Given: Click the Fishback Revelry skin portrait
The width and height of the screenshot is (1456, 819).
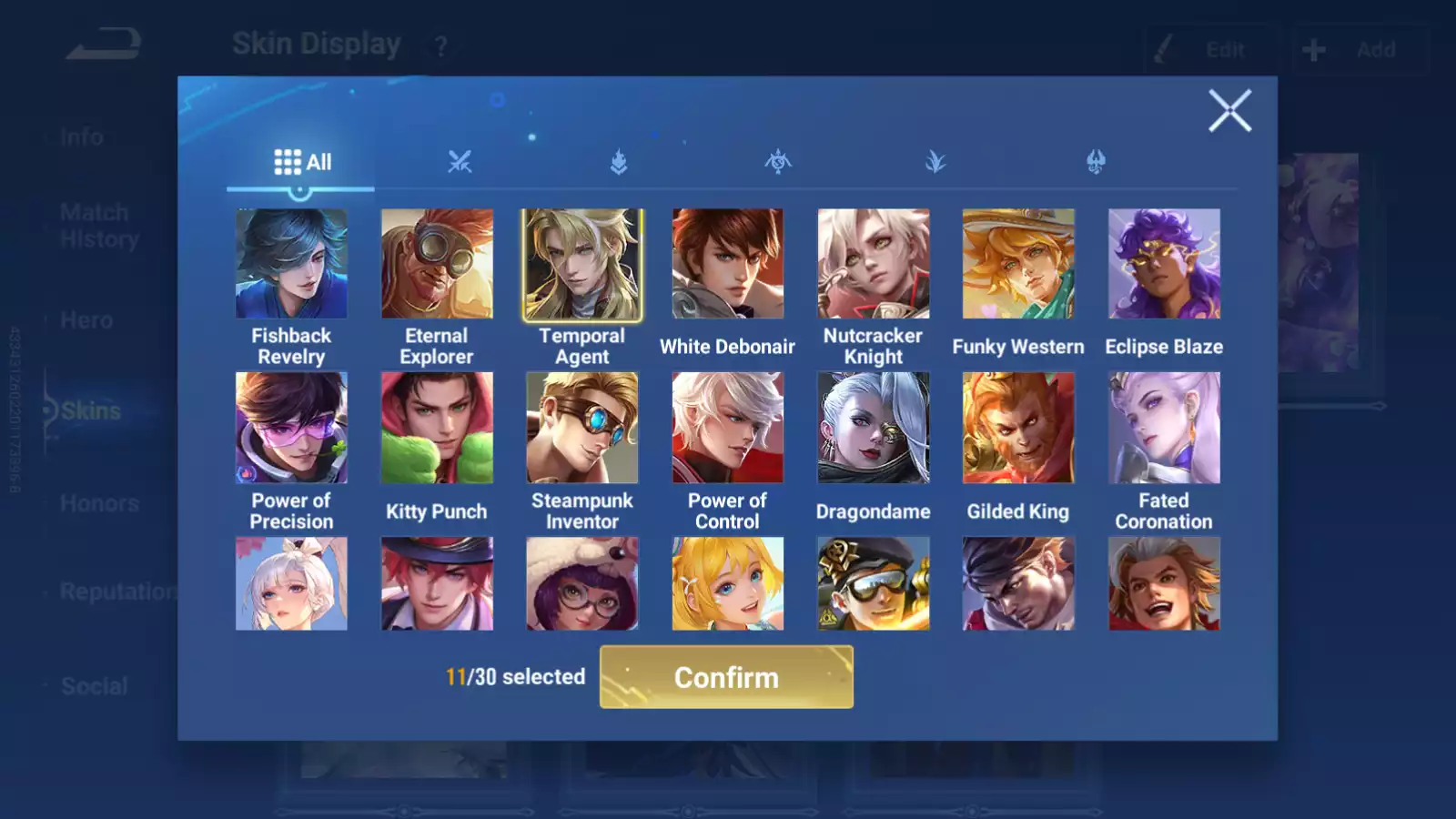Looking at the screenshot, I should click(x=291, y=263).
